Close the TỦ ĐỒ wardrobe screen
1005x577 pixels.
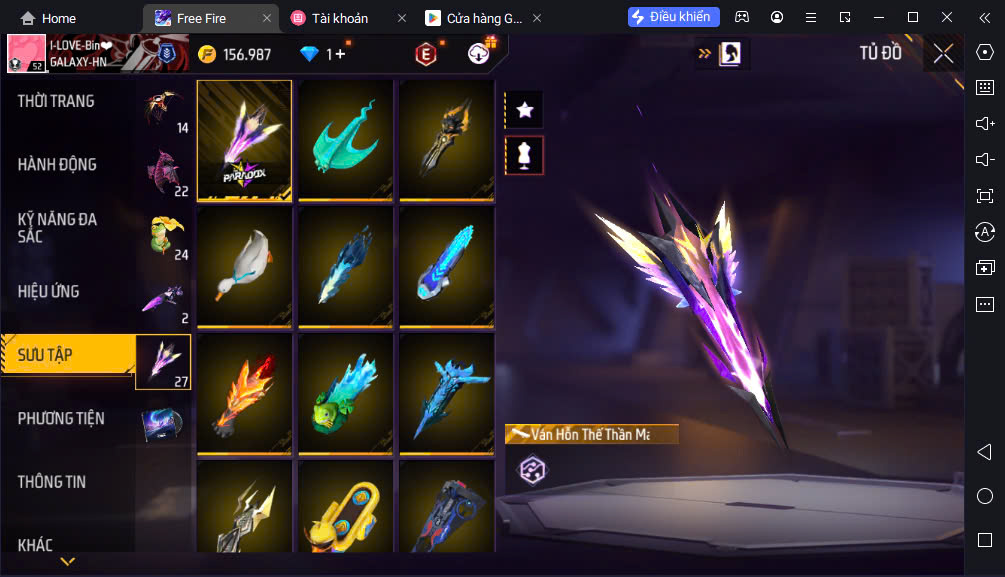pos(943,54)
